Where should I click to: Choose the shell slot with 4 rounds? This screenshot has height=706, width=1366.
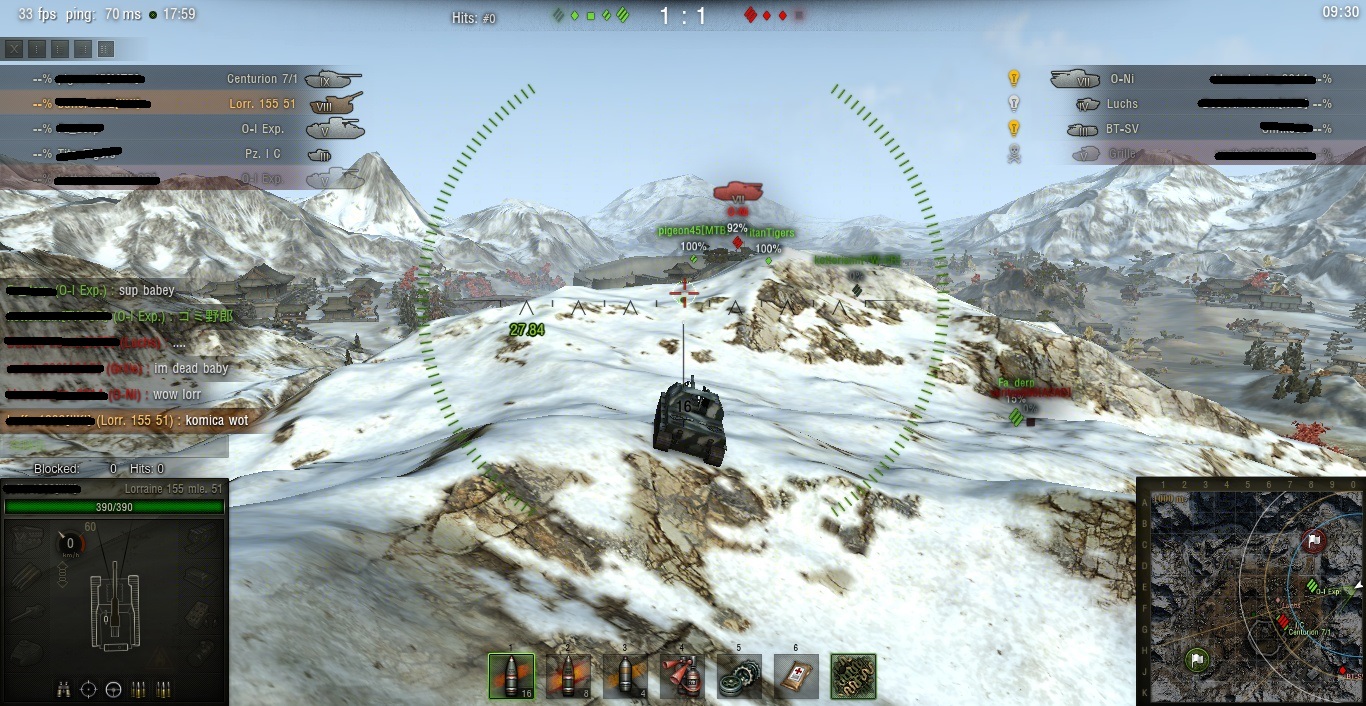625,676
